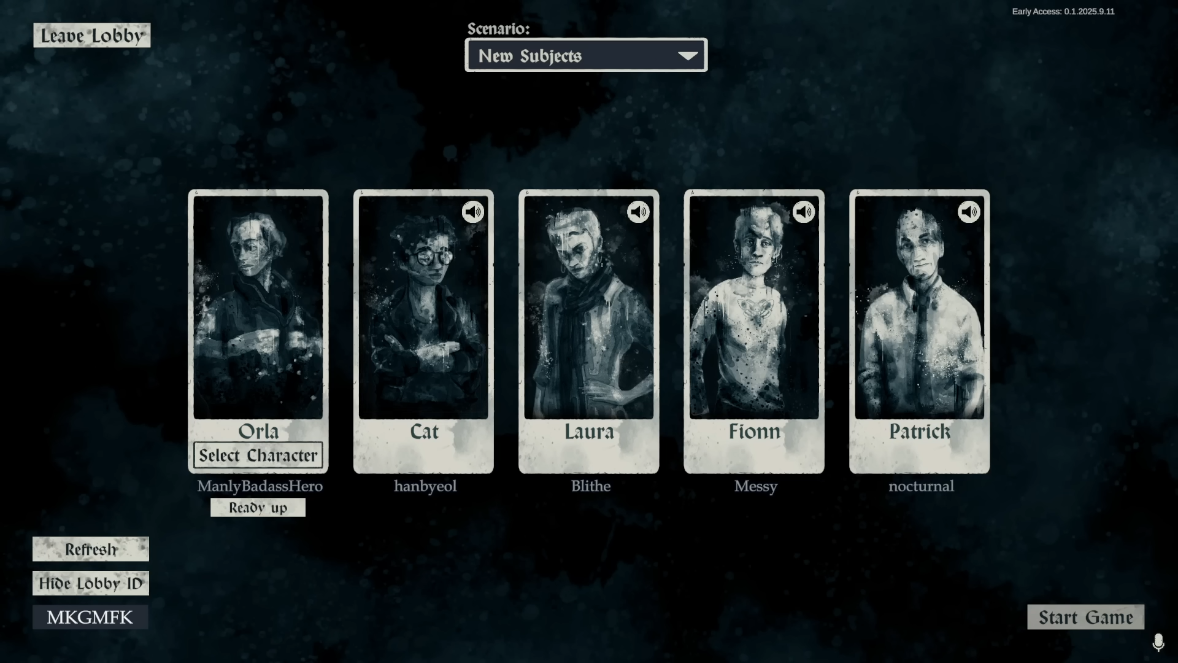Start the game
This screenshot has width=1178, height=663.
(1085, 617)
